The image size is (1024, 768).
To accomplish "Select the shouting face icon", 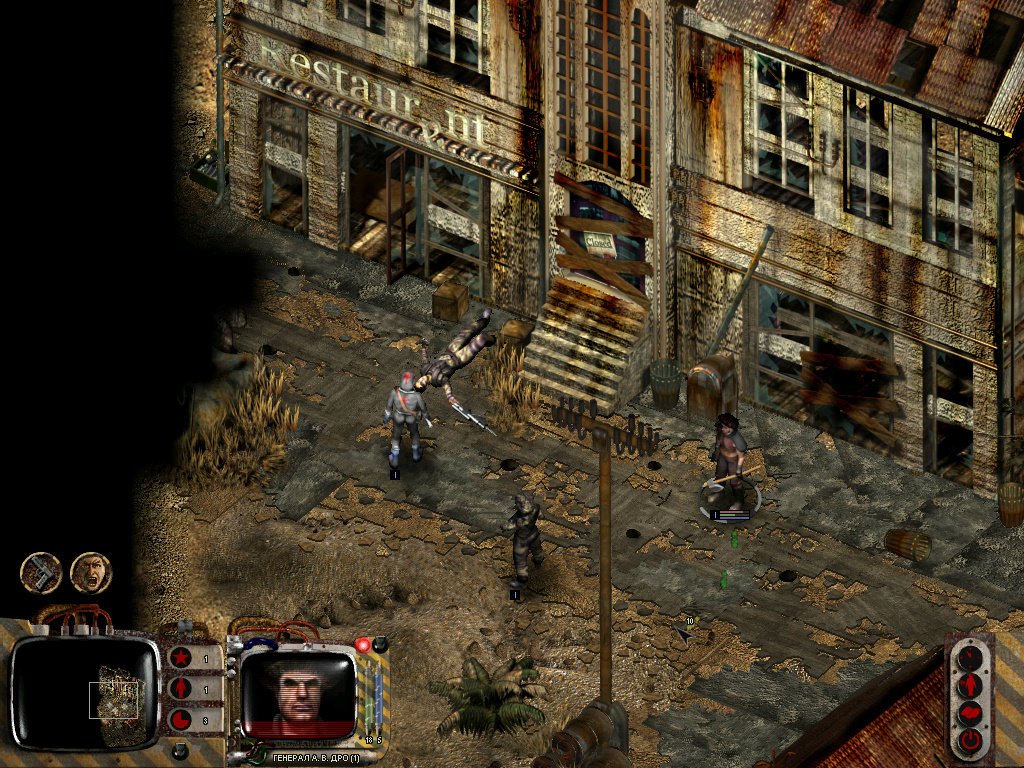I will [x=91, y=573].
